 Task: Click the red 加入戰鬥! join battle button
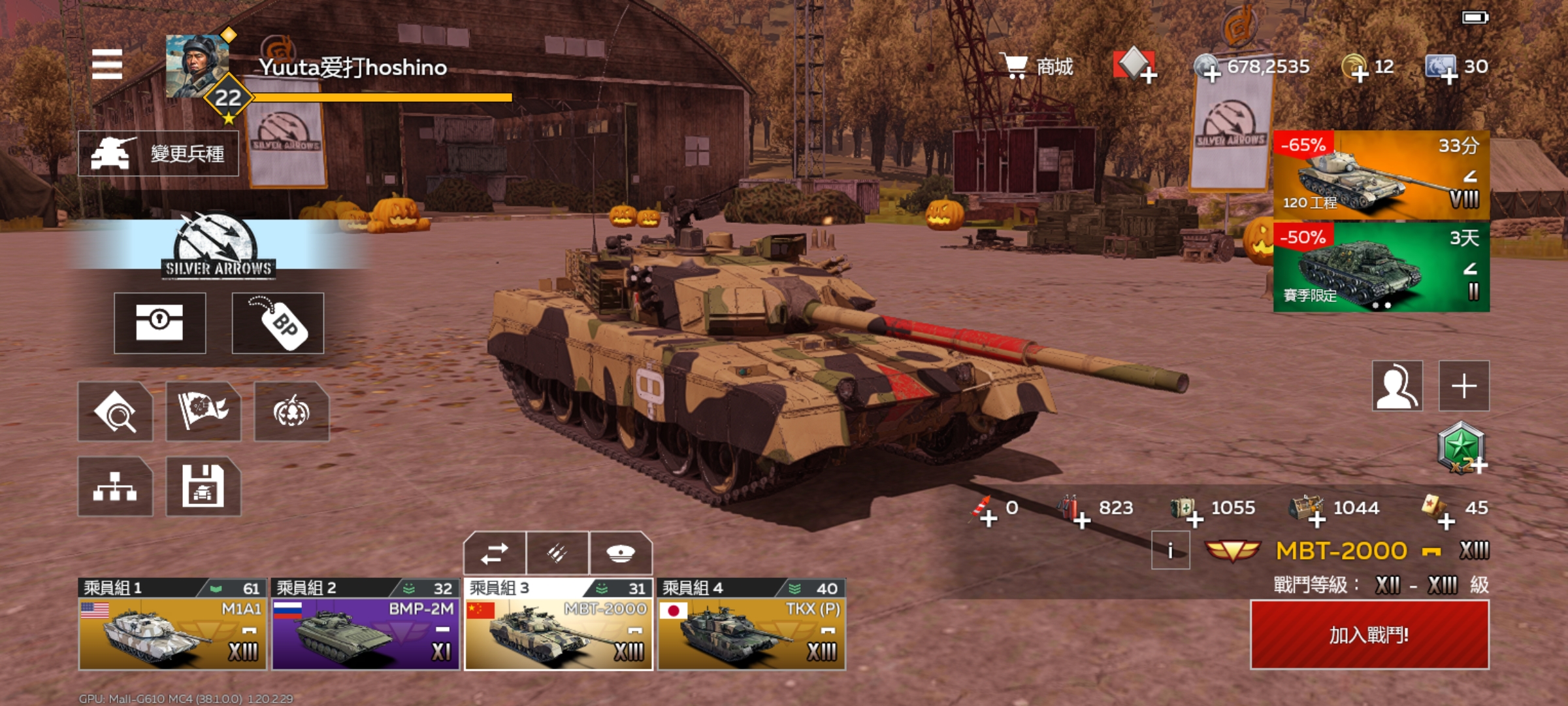[1369, 635]
